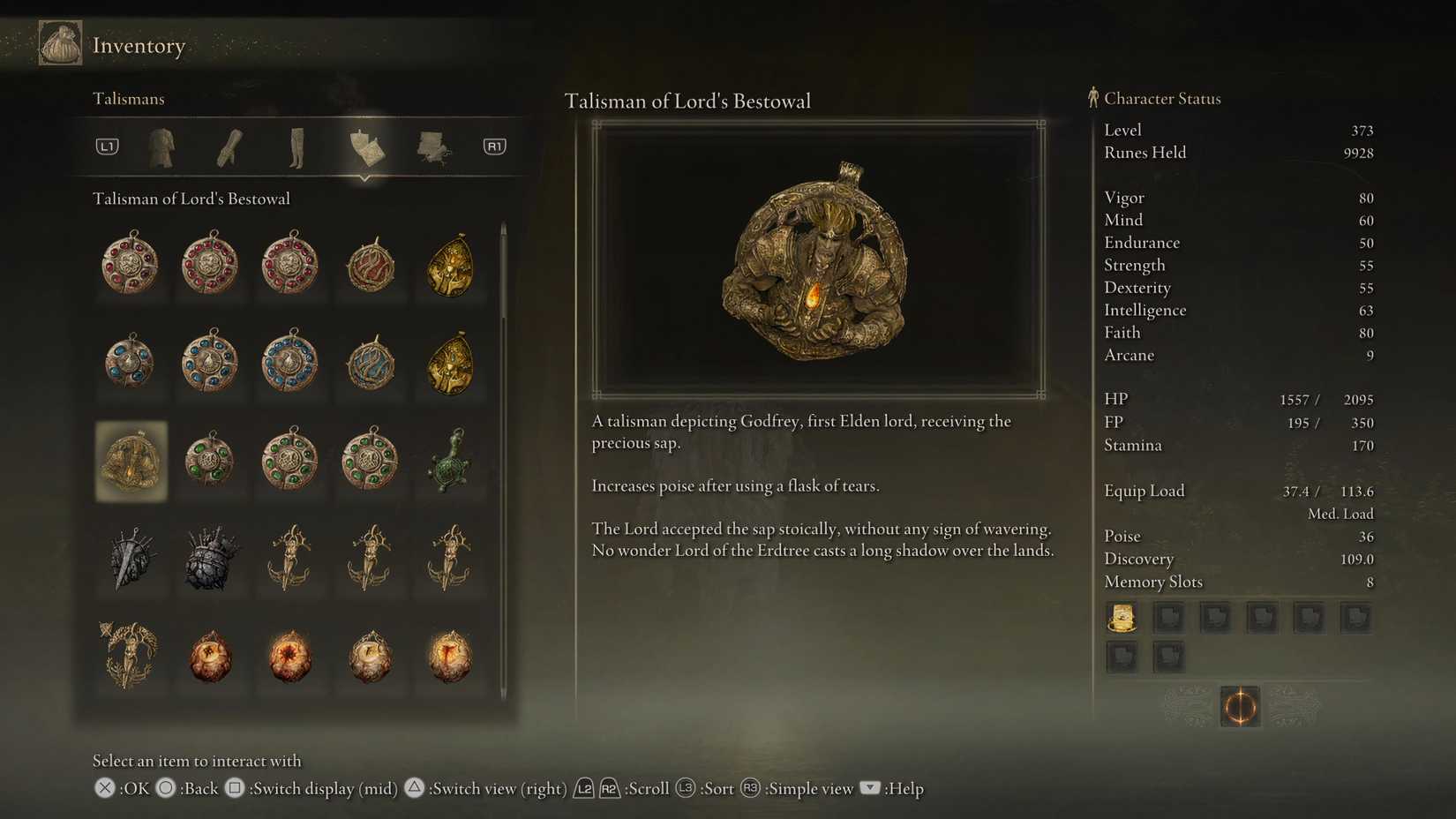Image resolution: width=1456 pixels, height=819 pixels.
Task: Click the winged anchor talisman icon
Action: point(289,558)
